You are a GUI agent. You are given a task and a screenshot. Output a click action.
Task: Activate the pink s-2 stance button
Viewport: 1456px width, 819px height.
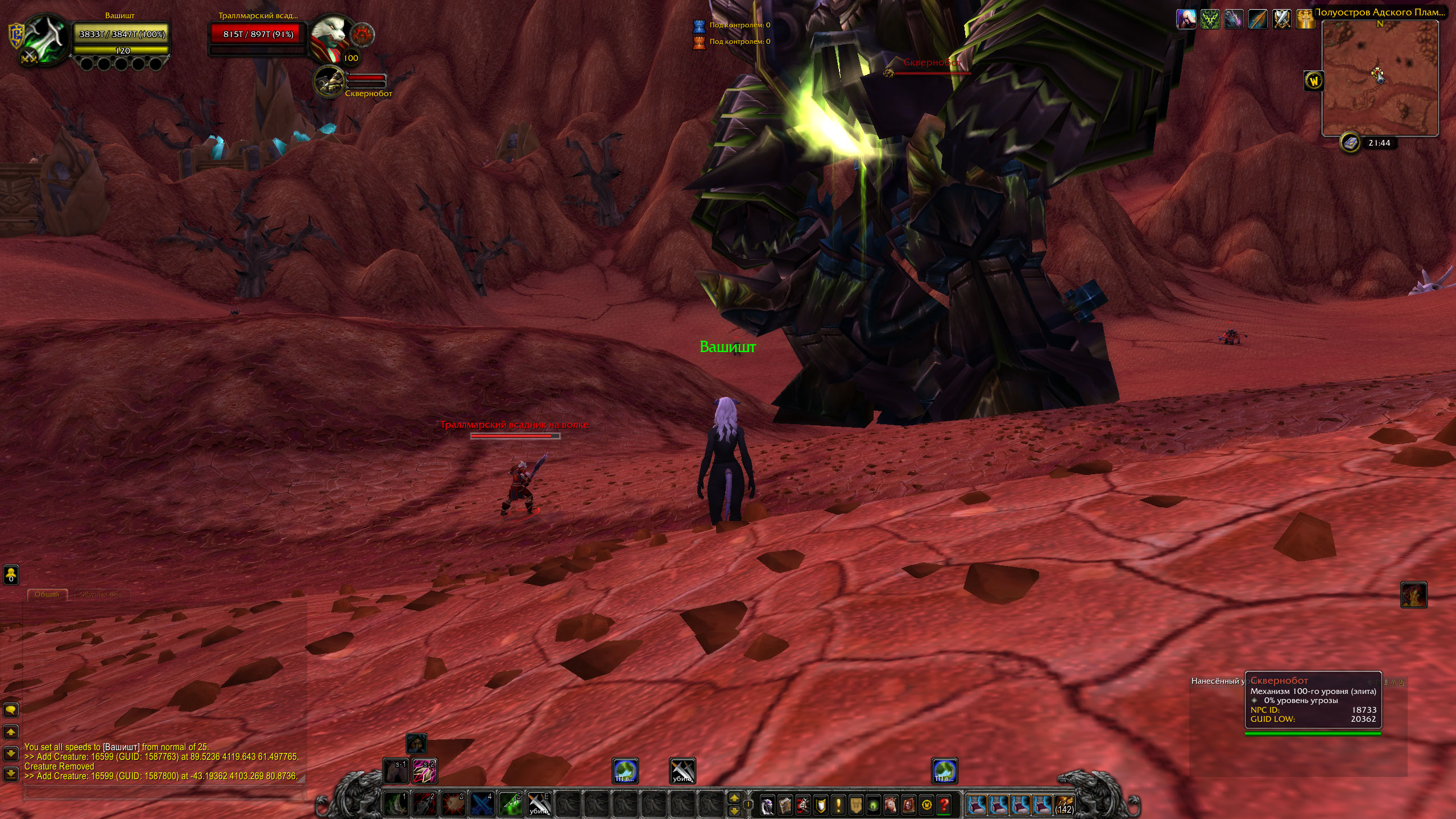point(425,771)
